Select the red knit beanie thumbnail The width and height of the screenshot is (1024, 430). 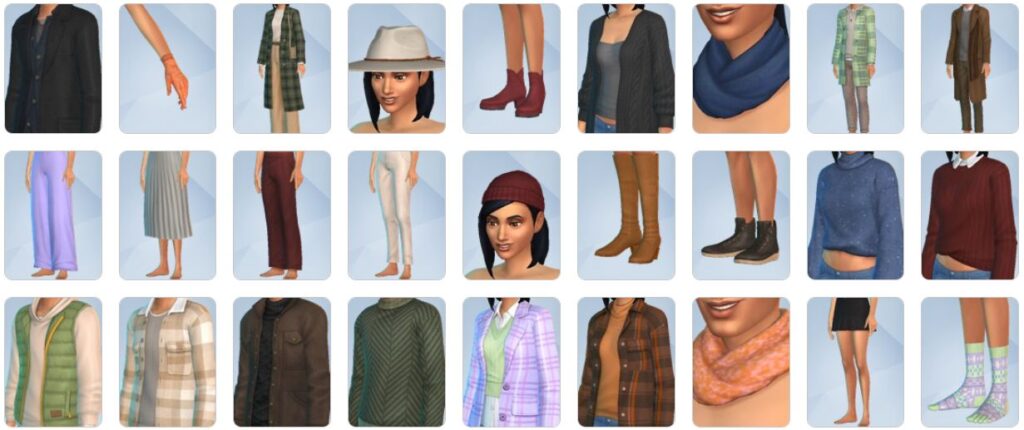[511, 215]
